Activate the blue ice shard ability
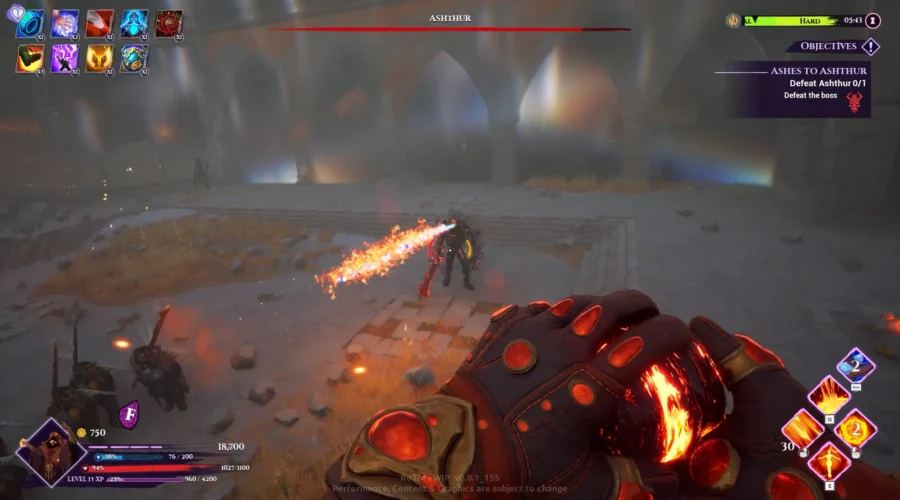900x500 pixels. tap(855, 365)
